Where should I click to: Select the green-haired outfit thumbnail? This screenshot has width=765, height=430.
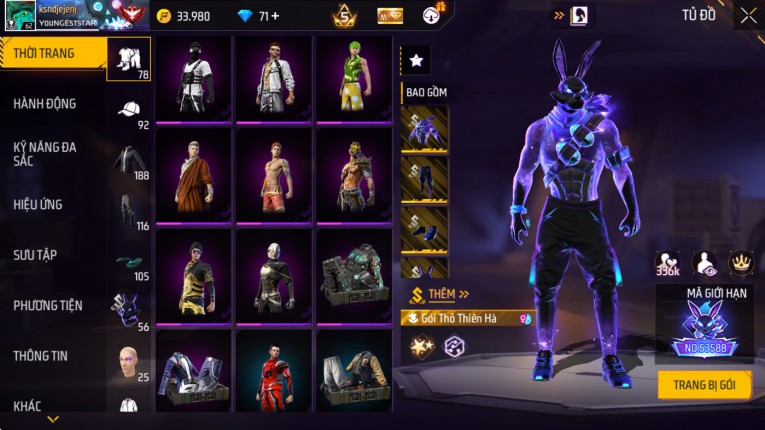pyautogui.click(x=353, y=78)
